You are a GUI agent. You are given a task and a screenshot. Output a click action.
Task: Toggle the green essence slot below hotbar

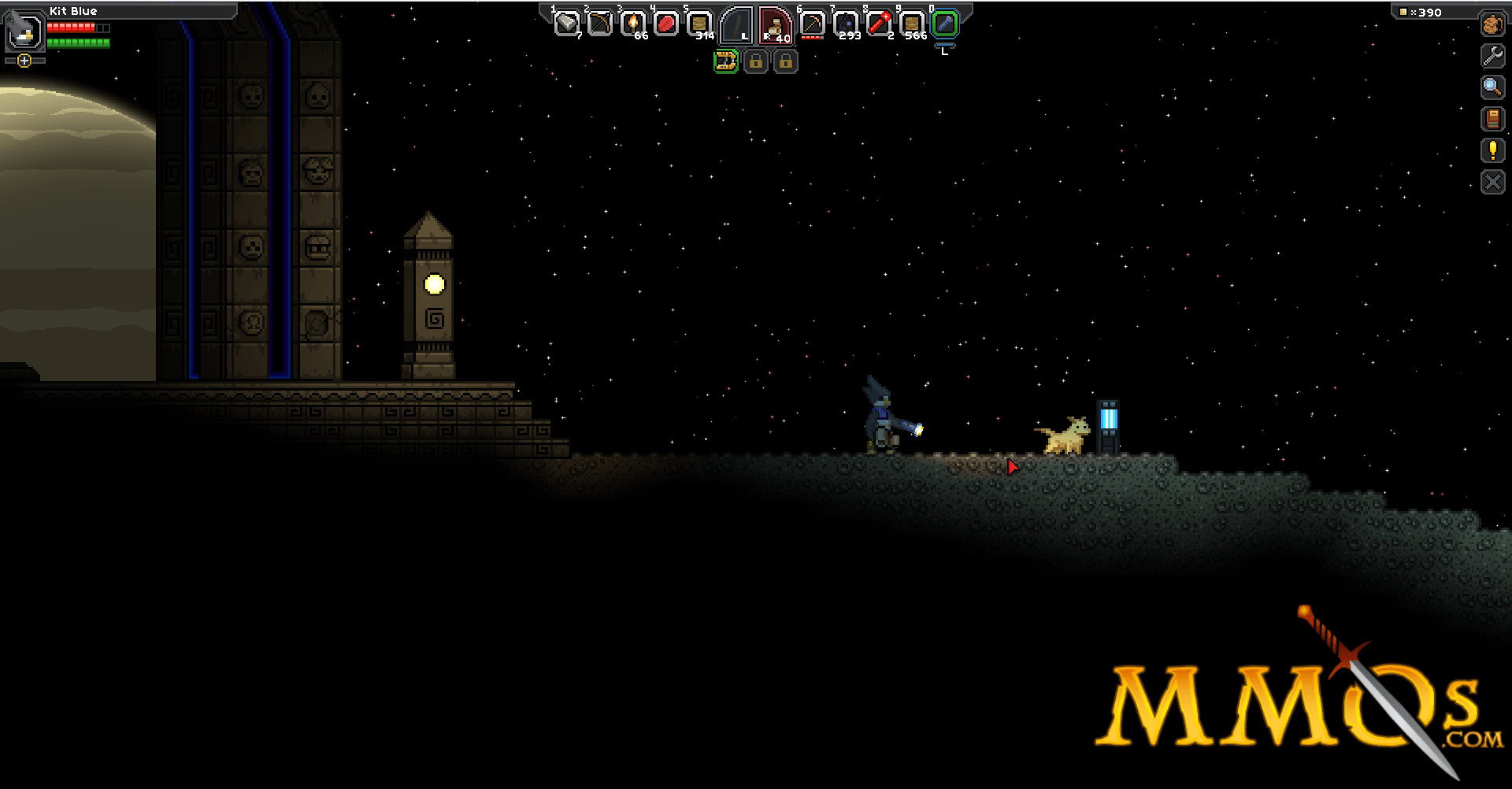pos(726,62)
